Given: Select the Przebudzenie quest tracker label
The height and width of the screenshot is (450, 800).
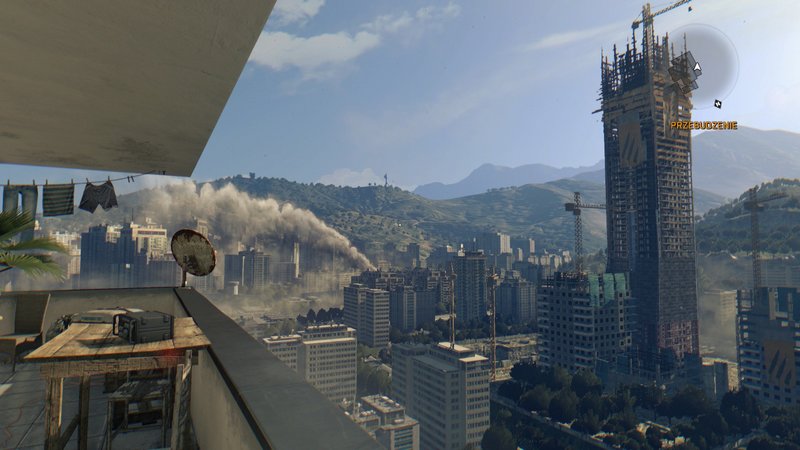Looking at the screenshot, I should pos(703,125).
